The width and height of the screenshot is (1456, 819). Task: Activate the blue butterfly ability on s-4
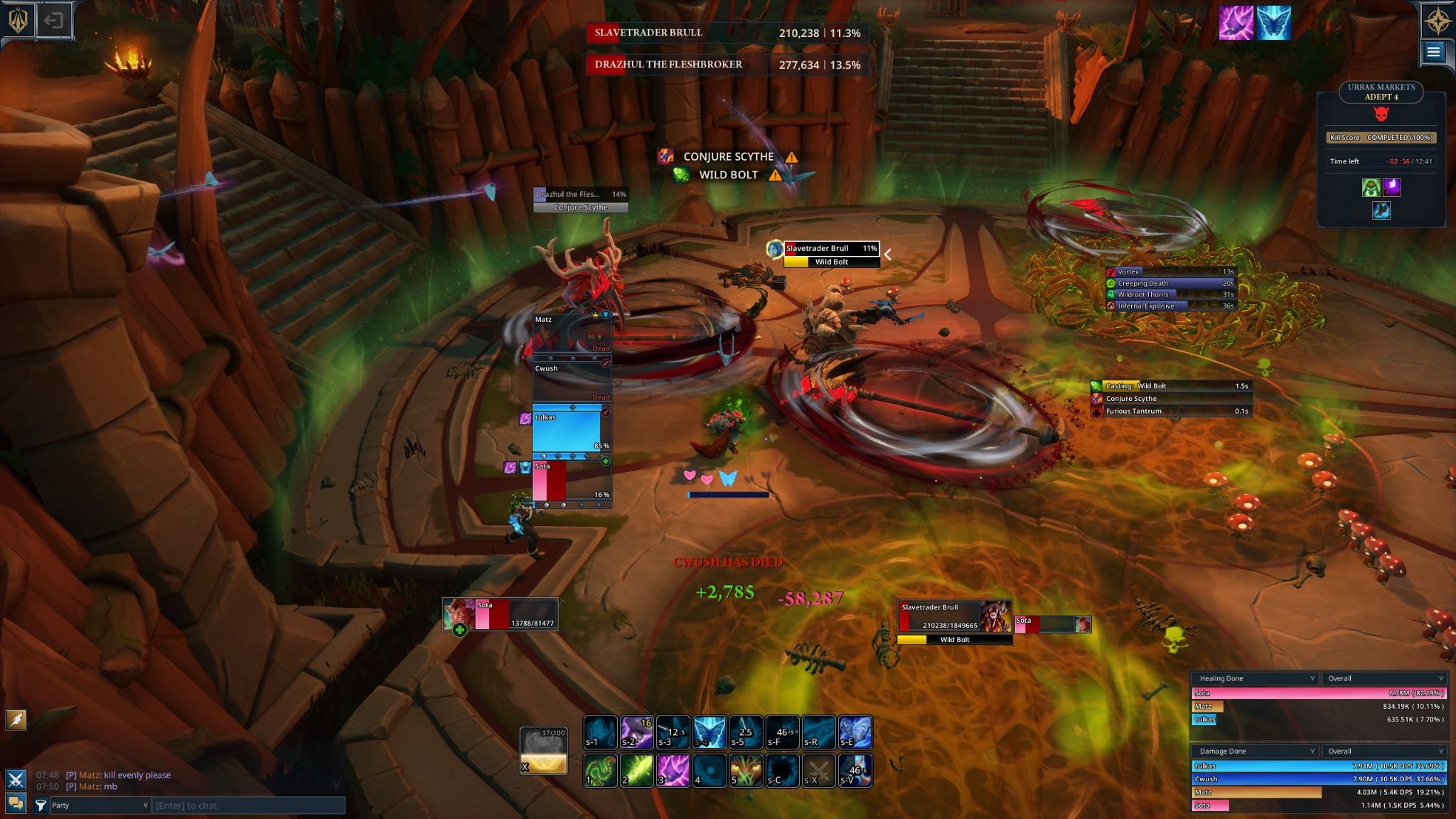(x=710, y=732)
